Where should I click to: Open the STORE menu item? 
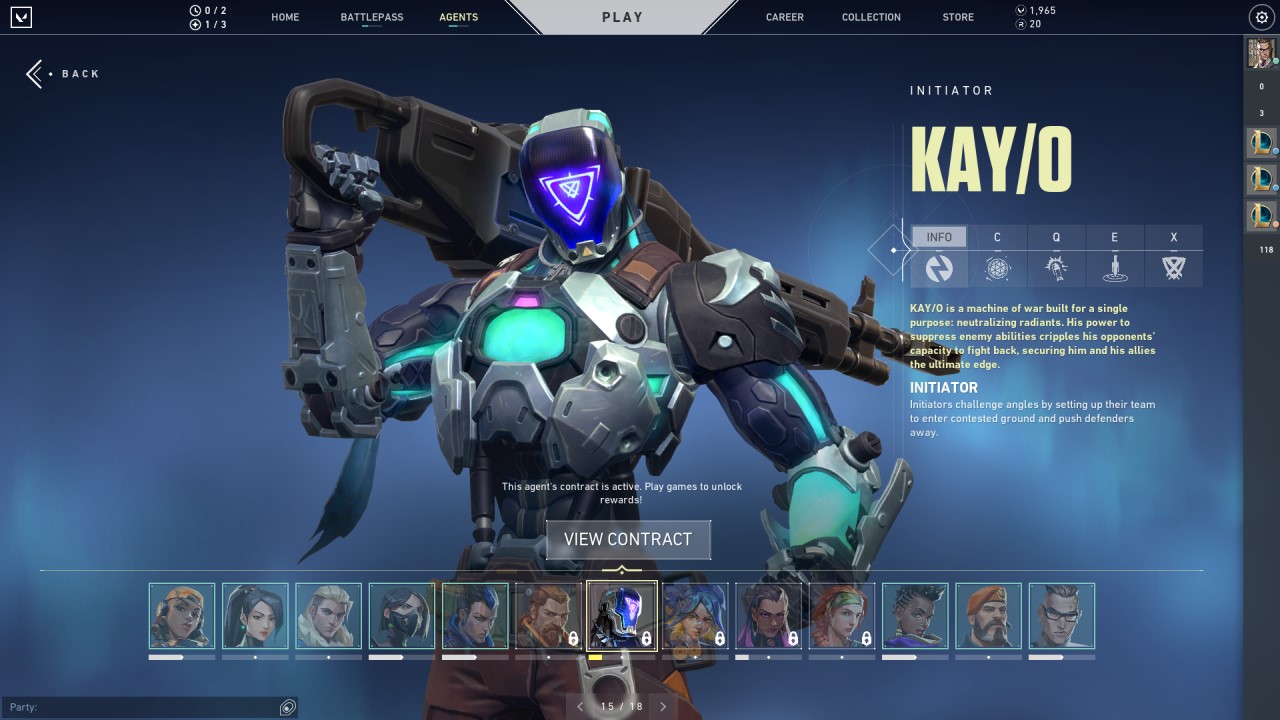[957, 17]
